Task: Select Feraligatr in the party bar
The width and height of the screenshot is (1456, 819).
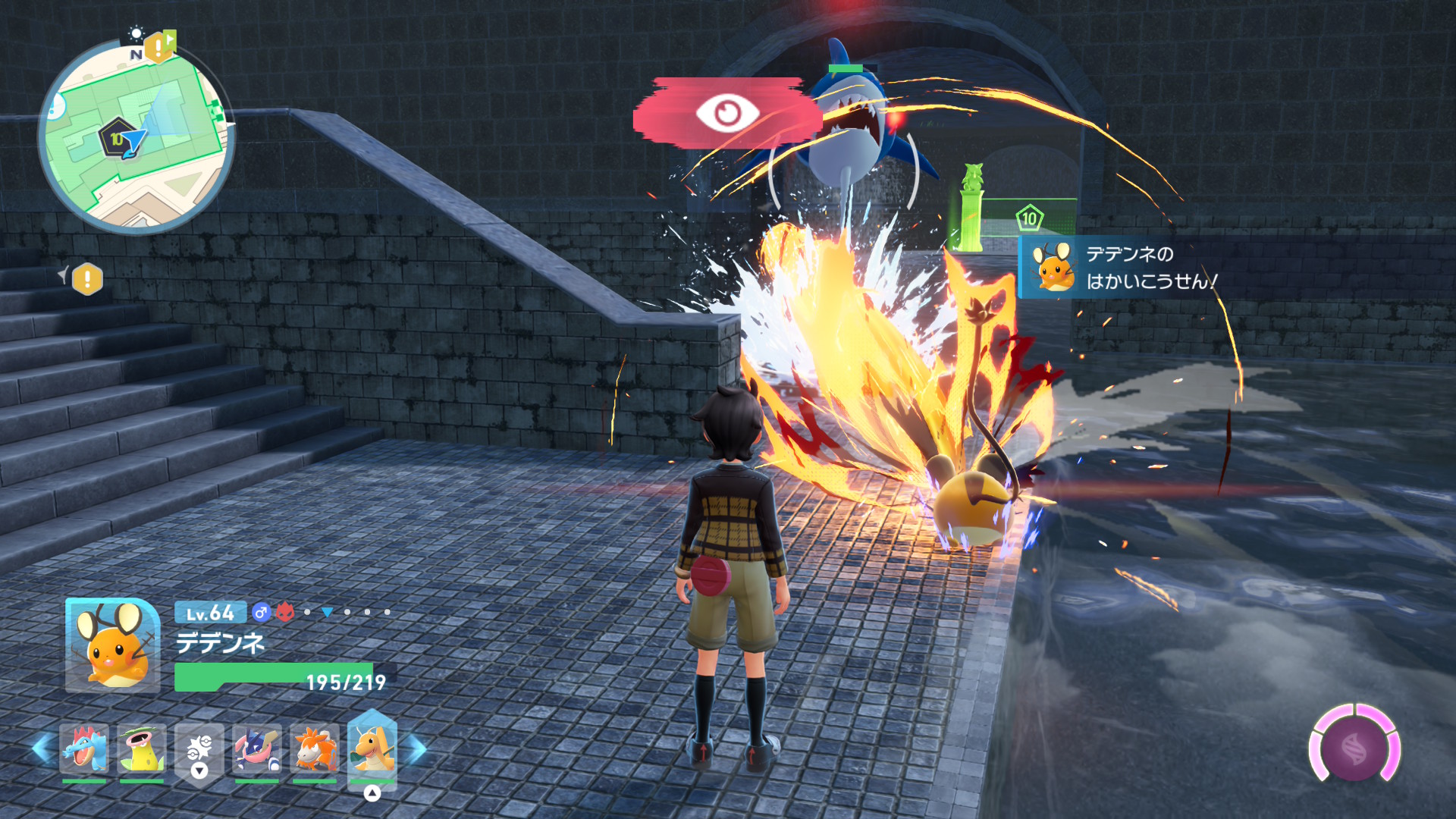Action: (84, 748)
